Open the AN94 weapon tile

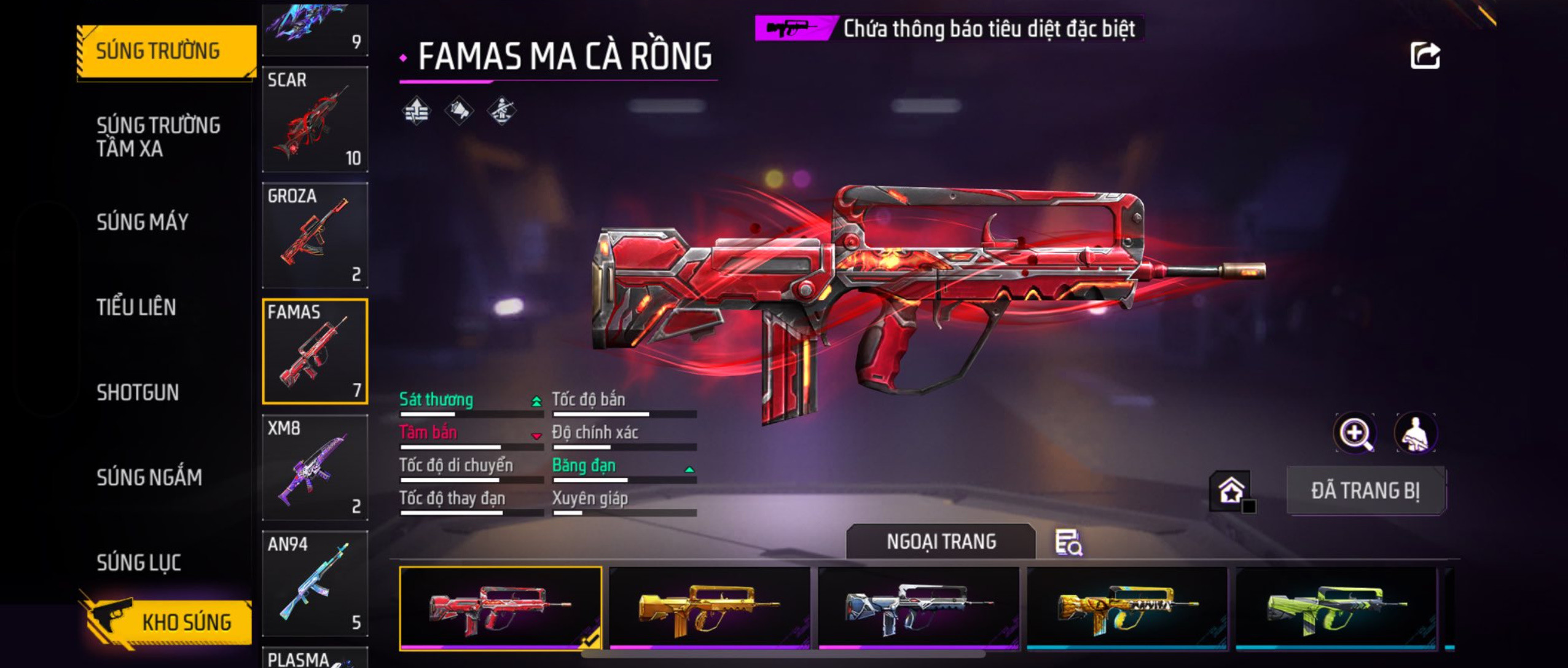[315, 584]
